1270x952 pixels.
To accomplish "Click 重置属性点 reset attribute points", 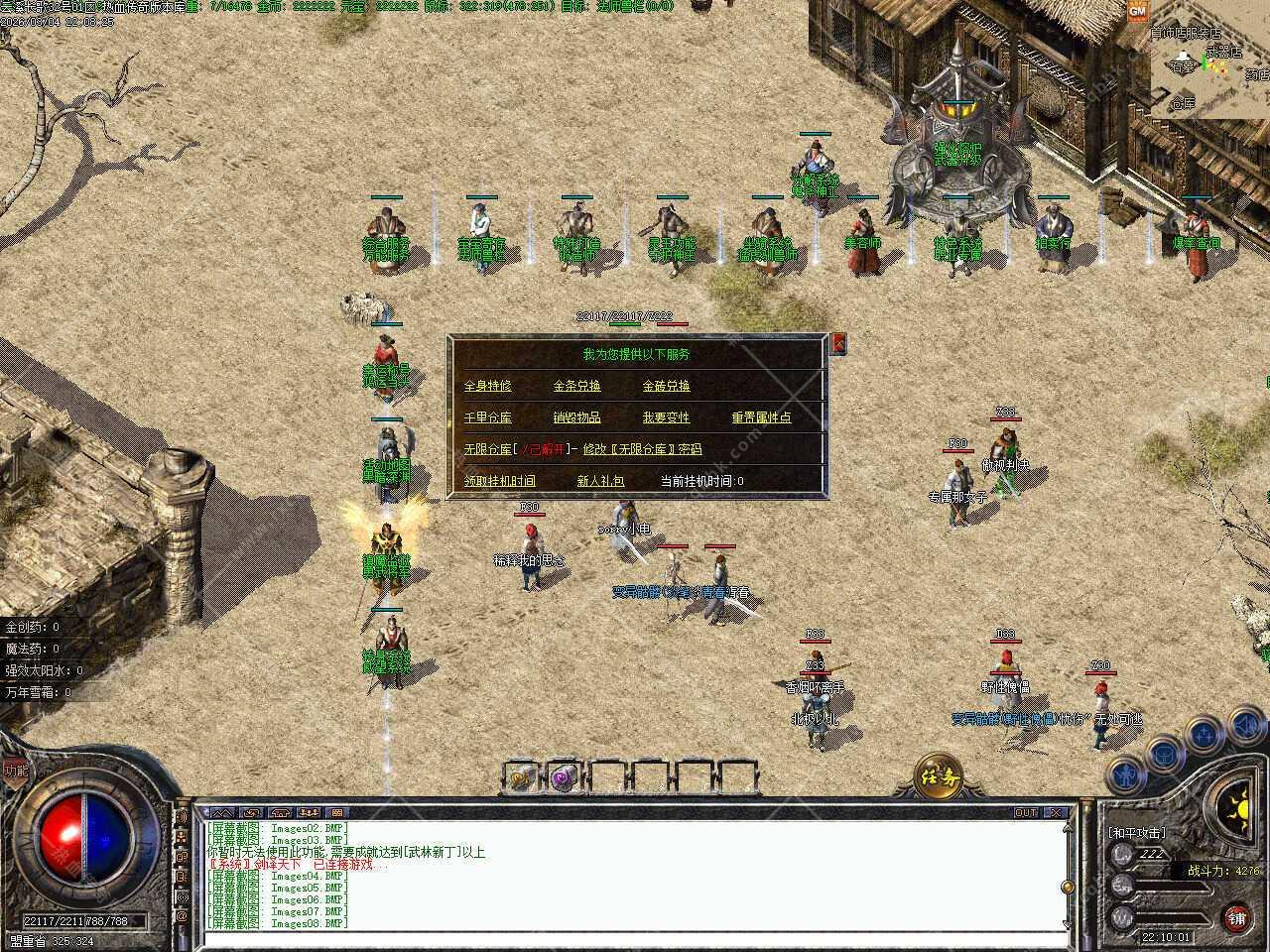I will [761, 417].
